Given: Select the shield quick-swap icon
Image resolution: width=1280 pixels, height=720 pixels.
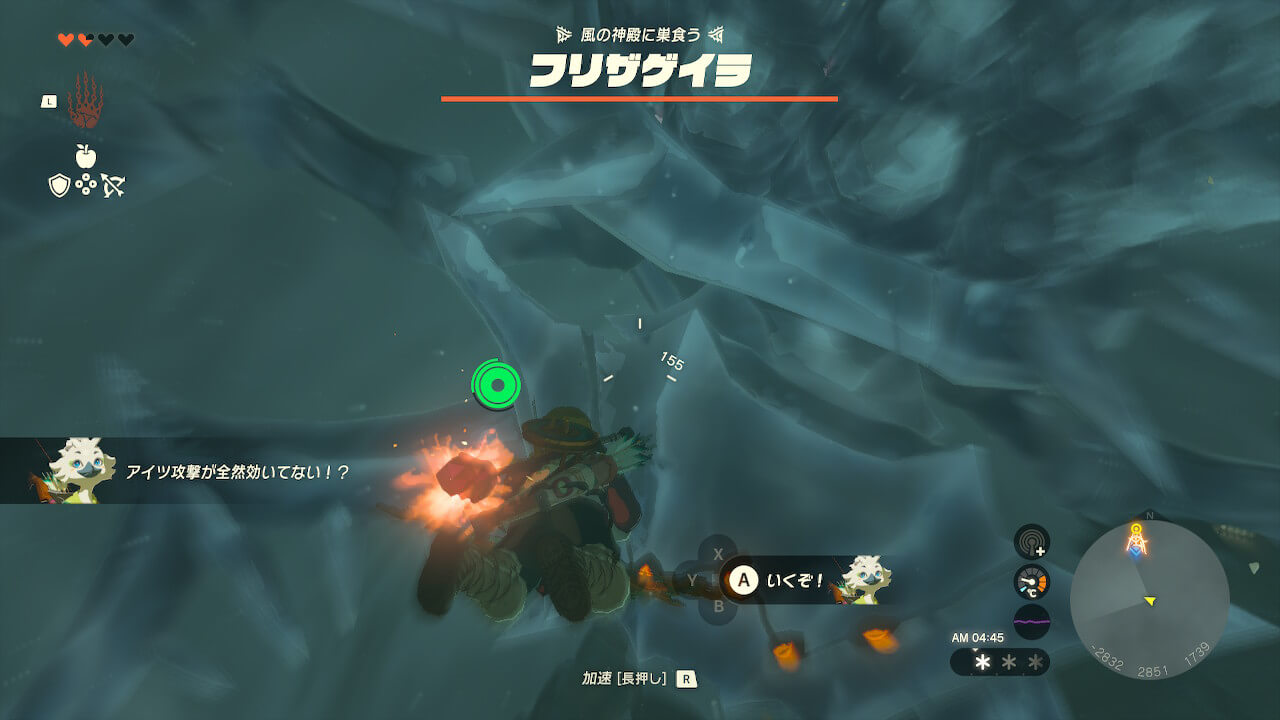Looking at the screenshot, I should click(x=59, y=185).
